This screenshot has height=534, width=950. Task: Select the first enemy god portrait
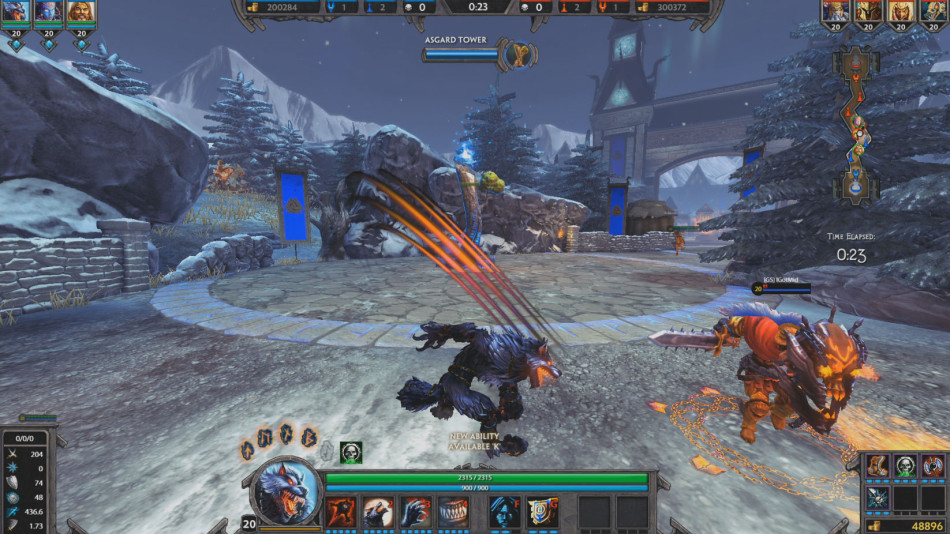coord(835,13)
